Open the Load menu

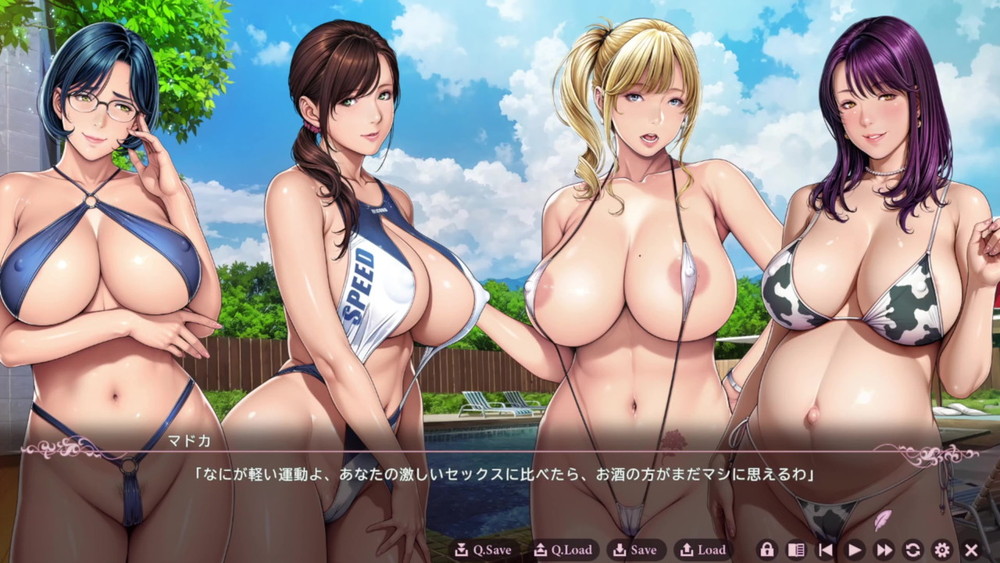[703, 549]
